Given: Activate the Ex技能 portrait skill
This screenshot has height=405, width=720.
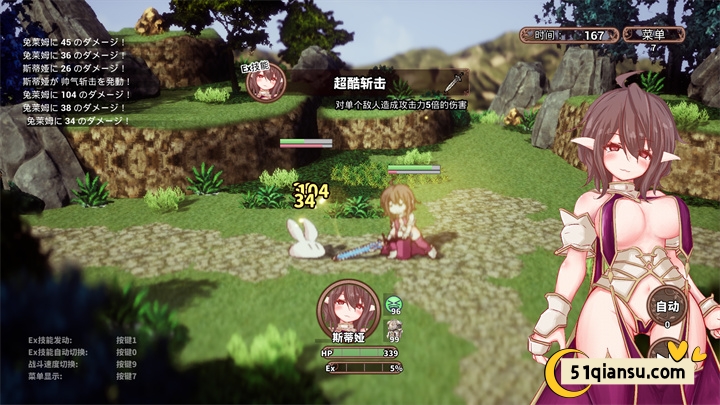Looking at the screenshot, I should coord(266,82).
